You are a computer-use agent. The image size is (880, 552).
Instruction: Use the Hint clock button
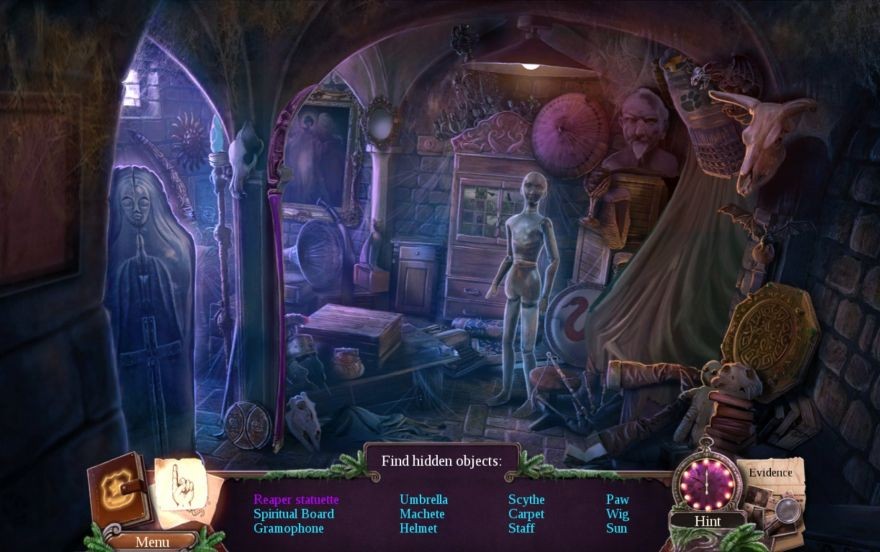tap(708, 483)
